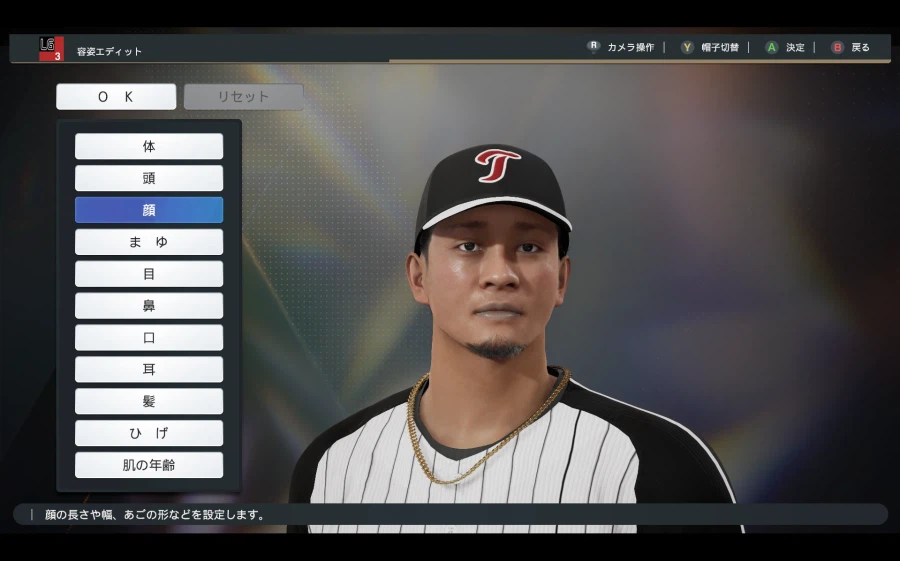
Task: Select the 体 (body) menu entry
Action: [x=149, y=146]
